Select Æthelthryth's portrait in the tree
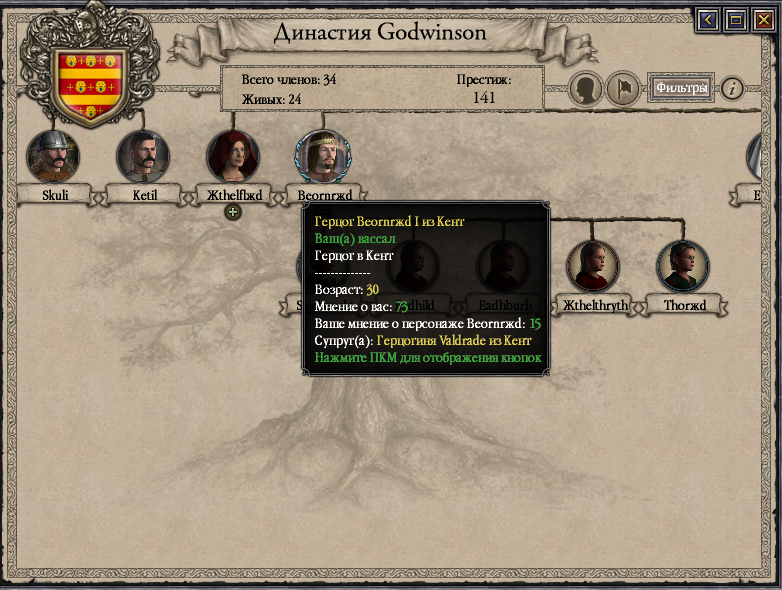Viewport: 782px width, 590px height. (593, 266)
